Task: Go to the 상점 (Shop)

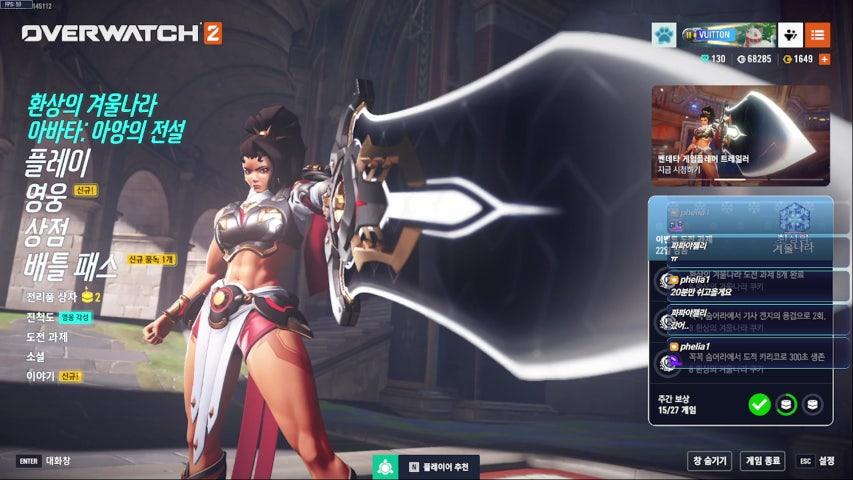Action: (x=45, y=231)
